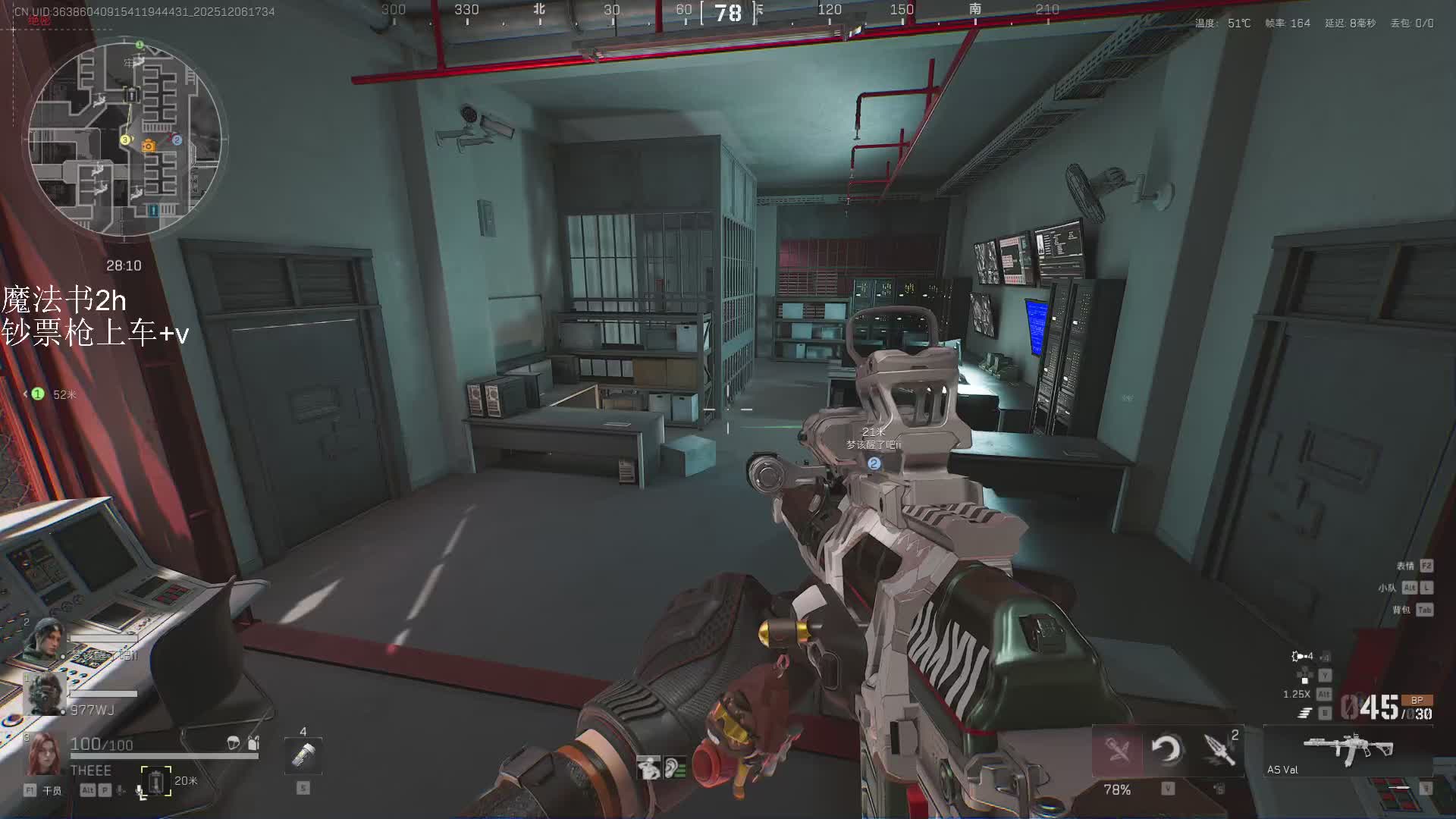
Task: Click the compass heading bar
Action: click(728, 12)
